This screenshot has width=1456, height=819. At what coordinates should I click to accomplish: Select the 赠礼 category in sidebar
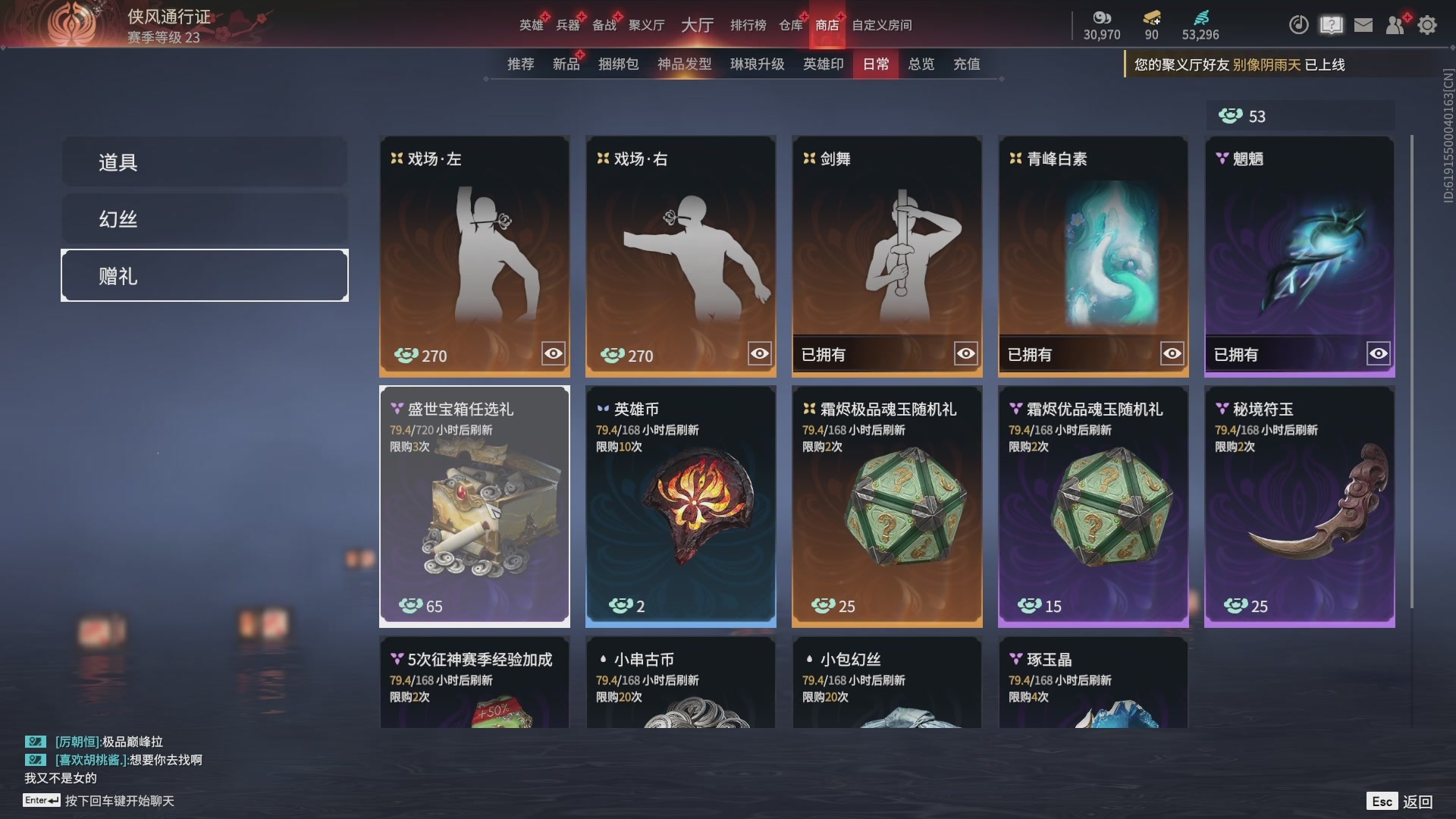pos(203,275)
